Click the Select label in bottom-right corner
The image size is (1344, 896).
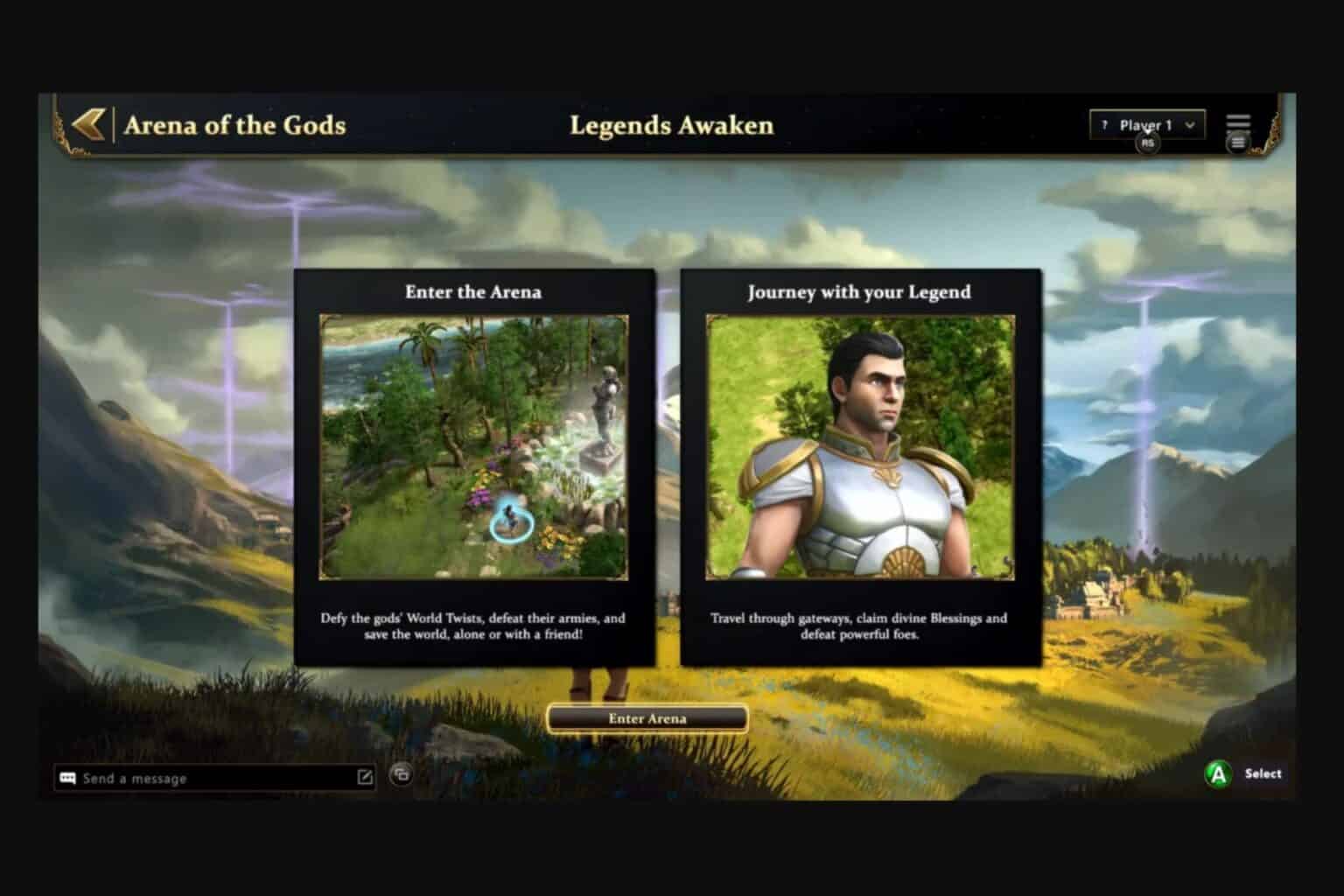[x=1263, y=773]
